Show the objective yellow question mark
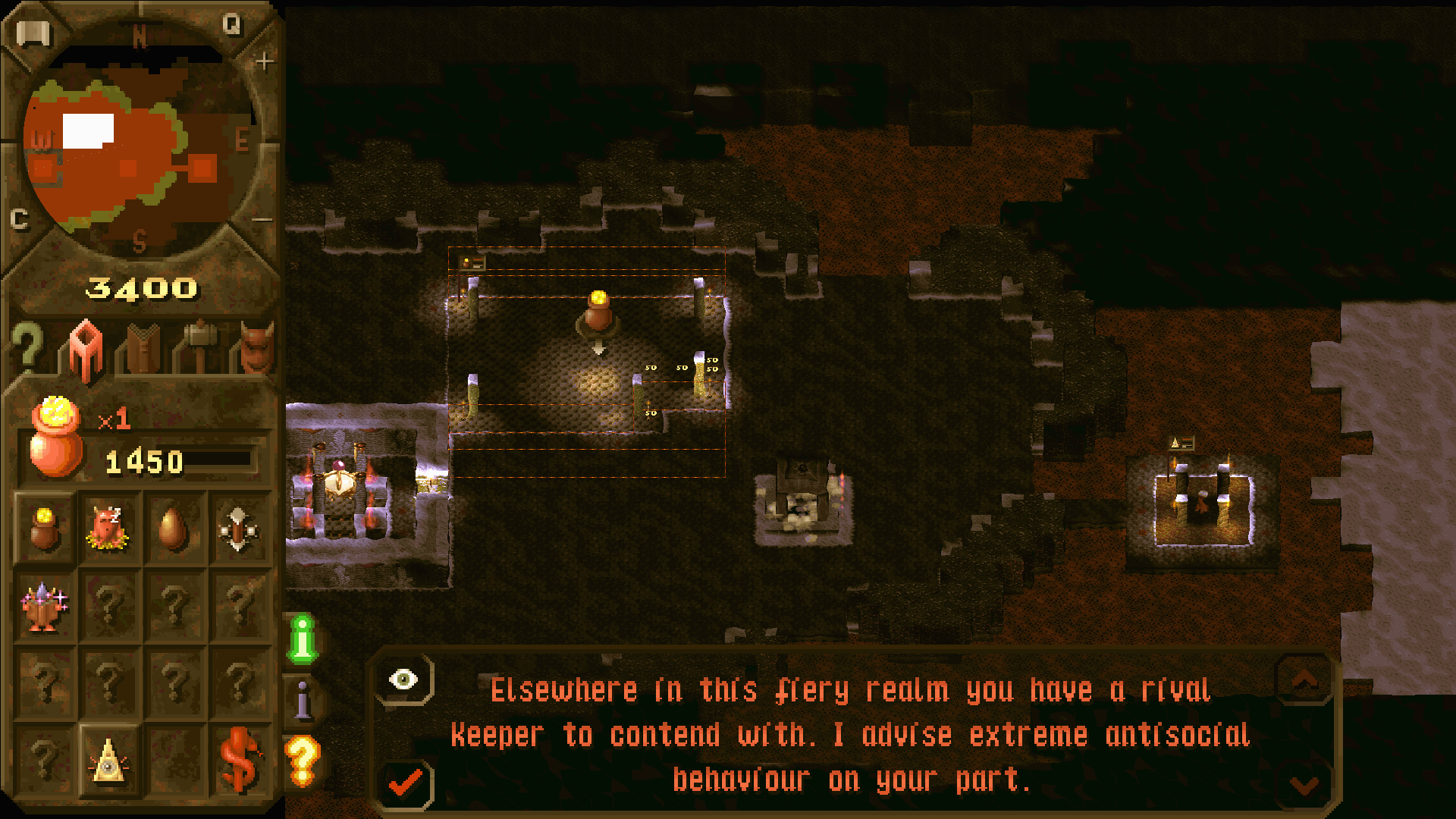 tap(302, 760)
